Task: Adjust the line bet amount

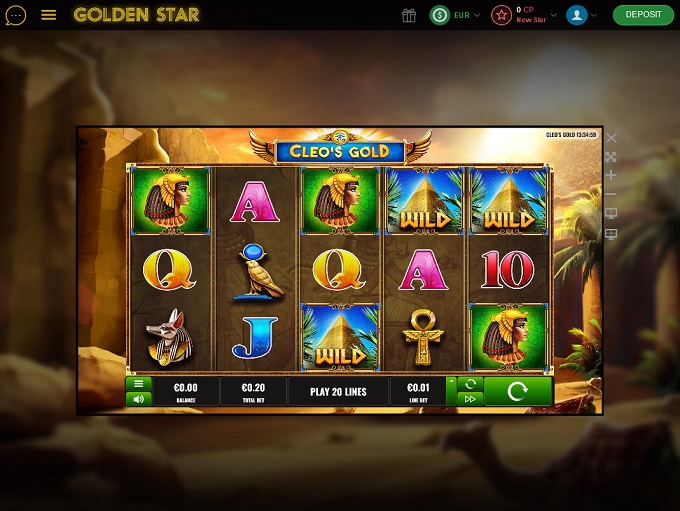Action: pyautogui.click(x=417, y=391)
